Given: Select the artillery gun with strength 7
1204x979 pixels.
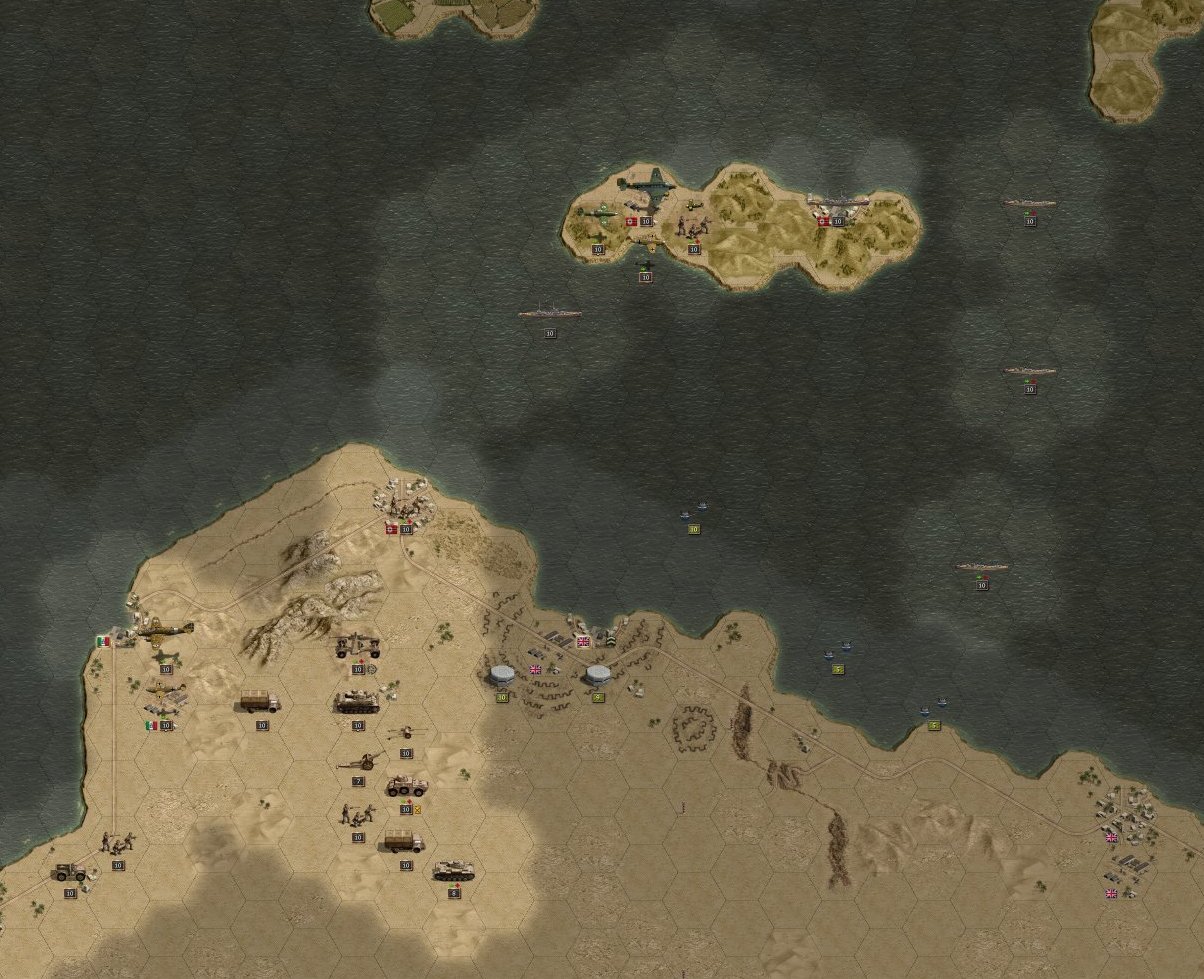Looking at the screenshot, I should click(357, 763).
